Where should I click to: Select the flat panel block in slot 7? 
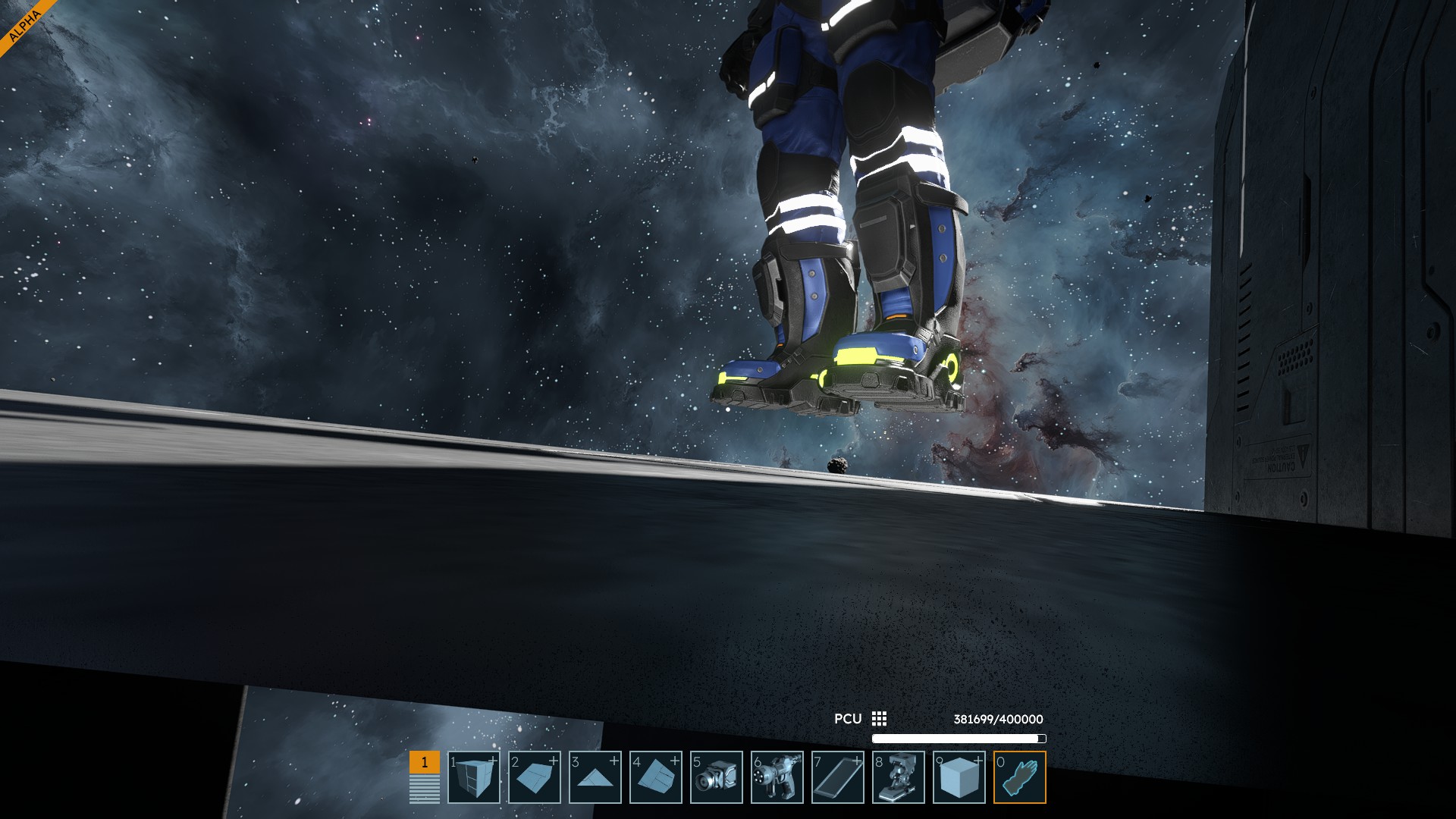(x=838, y=777)
